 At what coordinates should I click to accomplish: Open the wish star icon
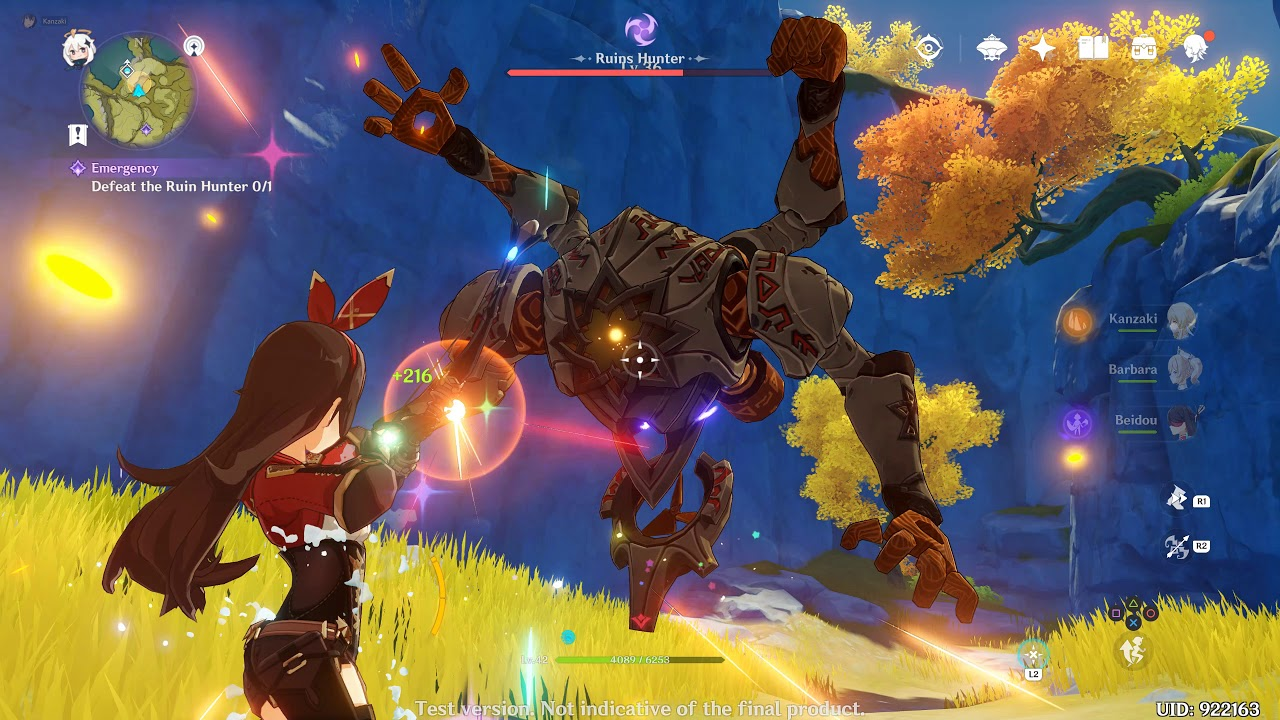(1043, 48)
